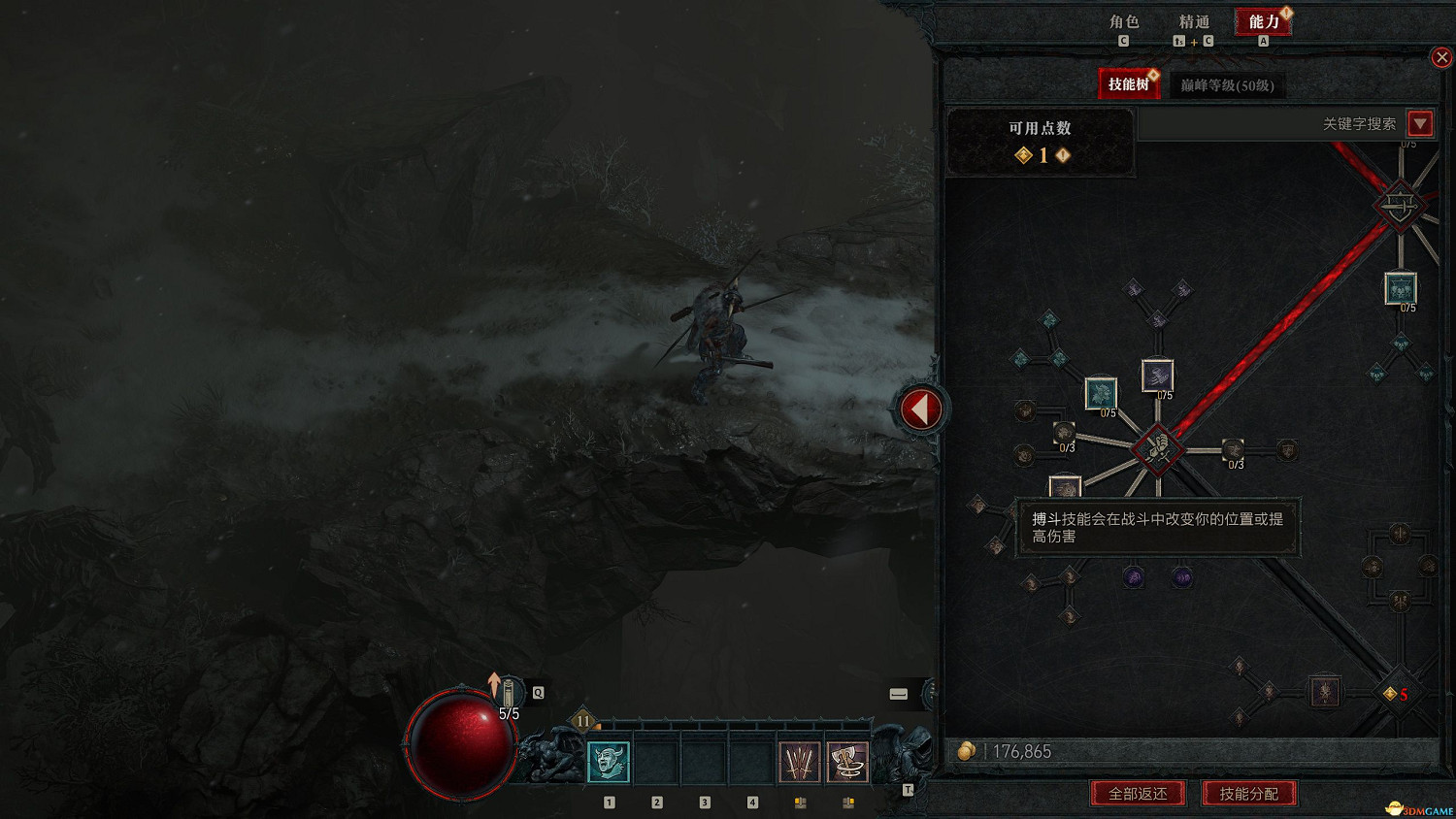Open the red arrow search filter dropdown
Screen dimensions: 1456x819
1420,123
